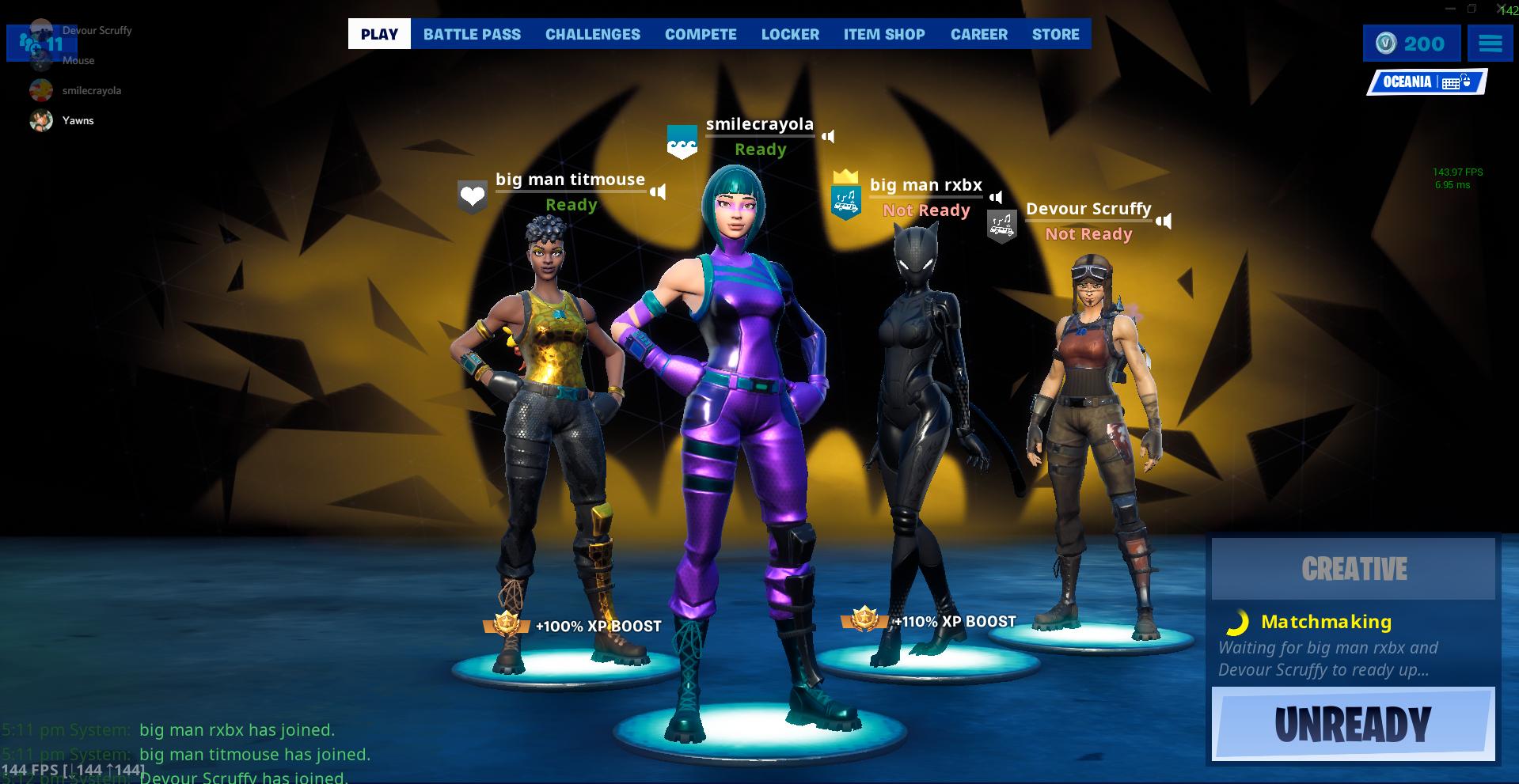Image resolution: width=1519 pixels, height=784 pixels.
Task: Open the Item Shop tab
Action: (x=884, y=34)
